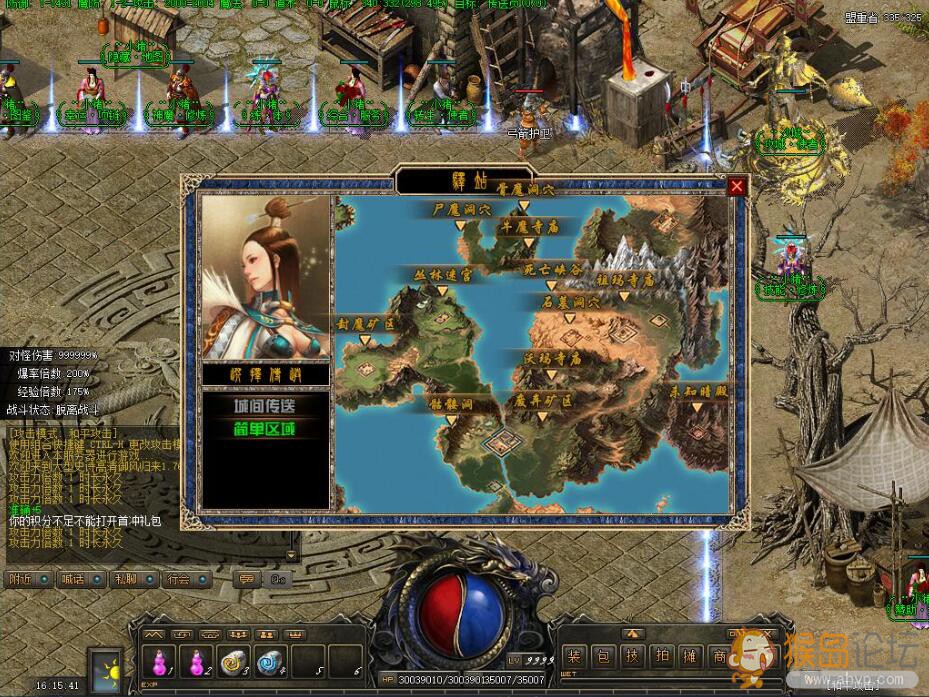
Task: Select the 祖玛寺庙 map destination
Action: 624,281
